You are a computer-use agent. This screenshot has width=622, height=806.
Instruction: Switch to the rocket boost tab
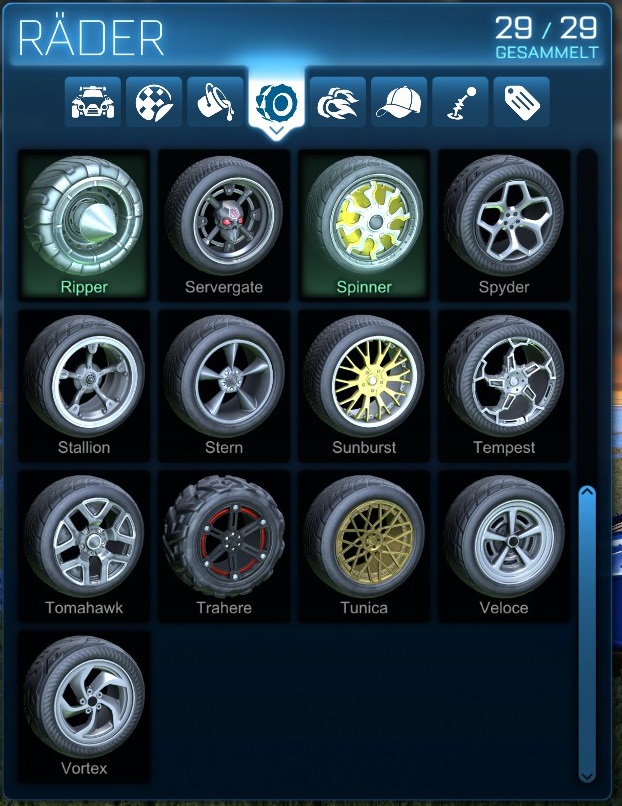click(338, 102)
